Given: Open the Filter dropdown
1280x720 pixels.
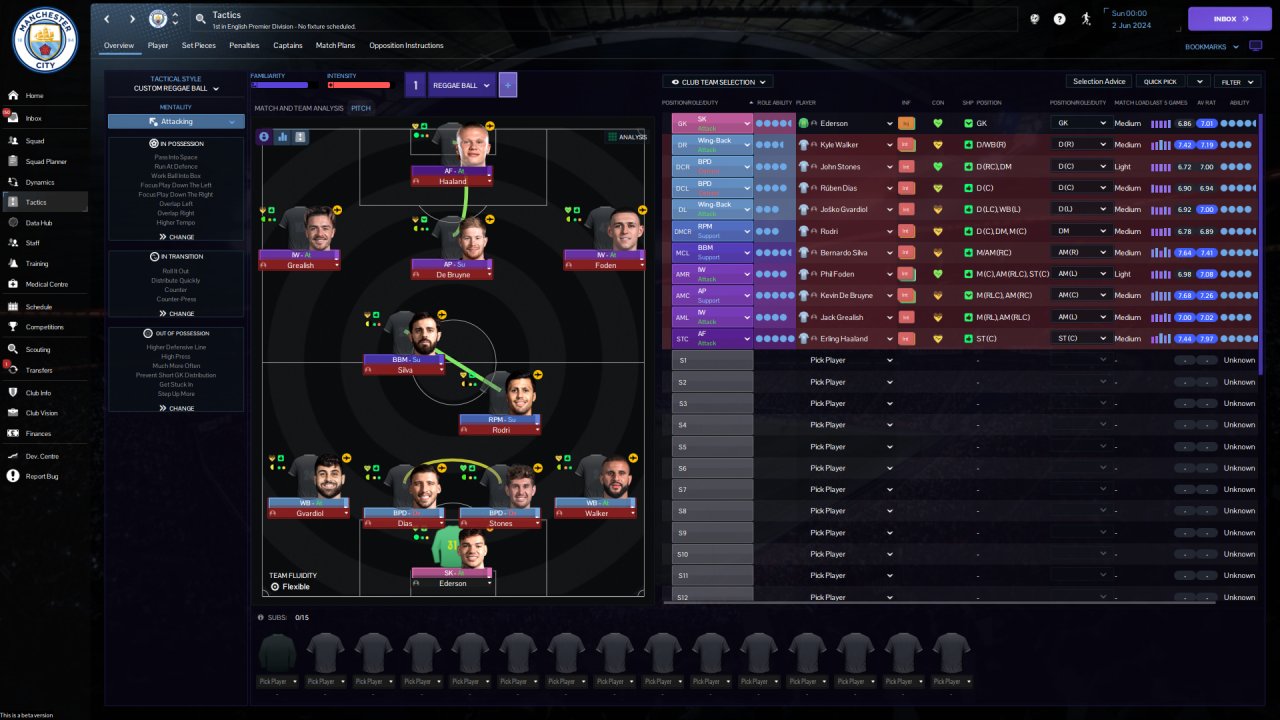Looking at the screenshot, I should coord(1236,82).
